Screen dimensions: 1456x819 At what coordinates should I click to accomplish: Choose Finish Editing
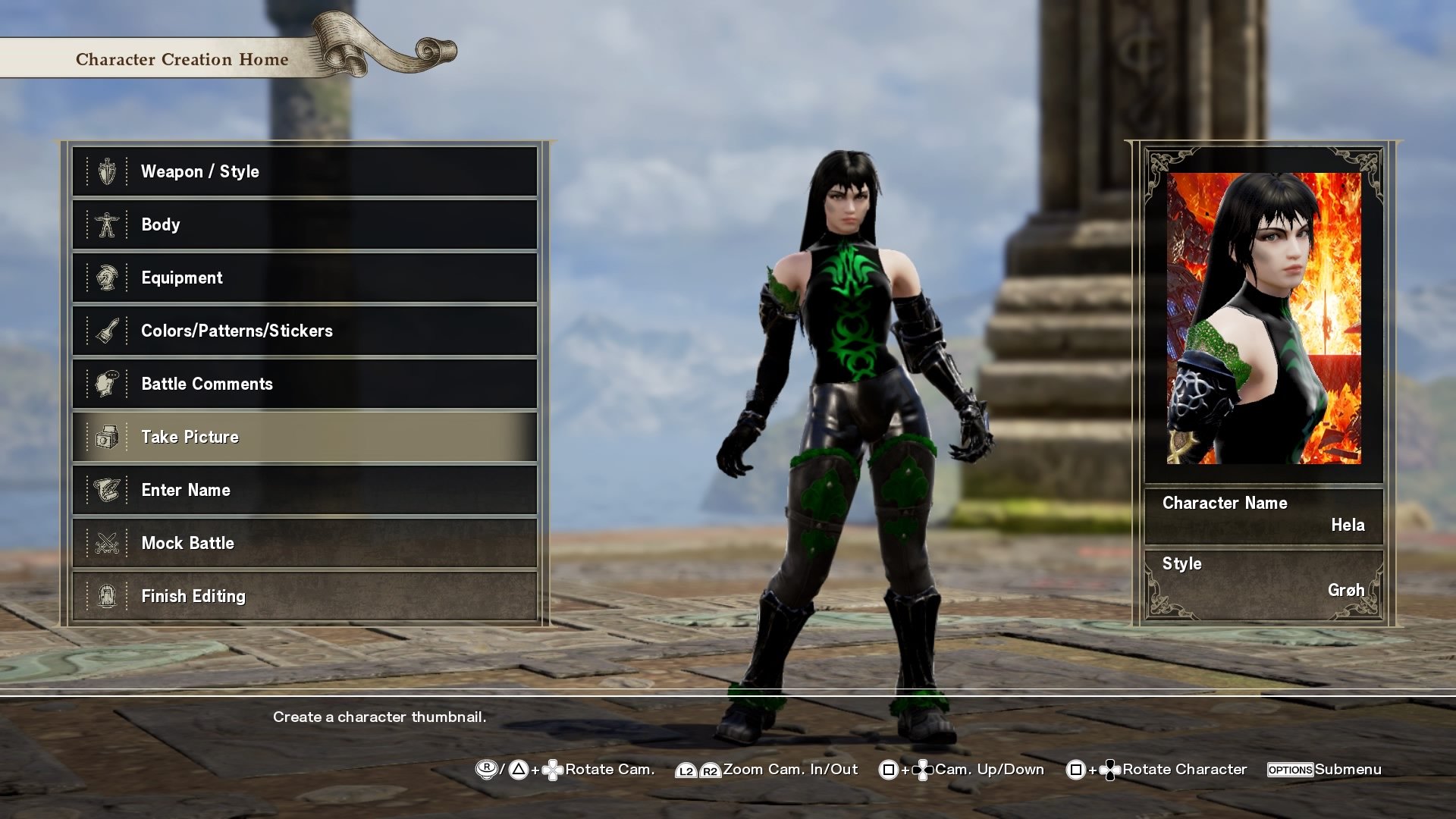coord(304,596)
